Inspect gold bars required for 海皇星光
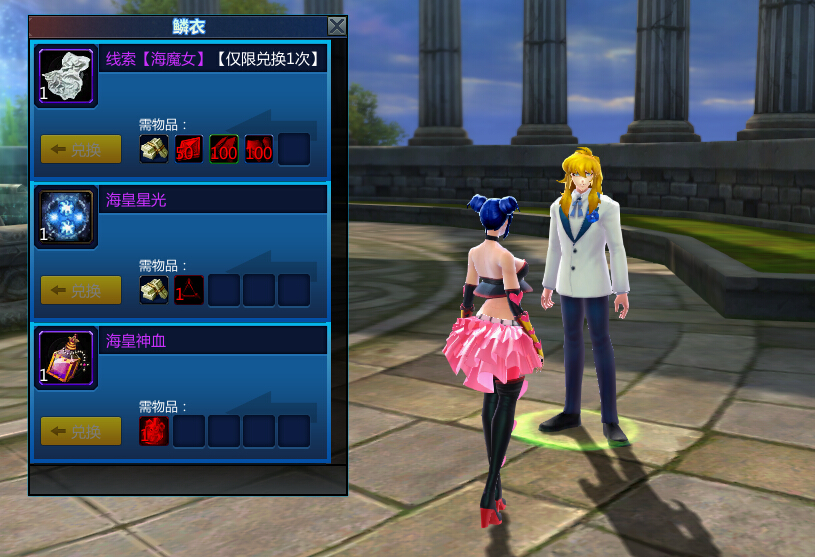Screen dimensions: 815x557 coord(154,291)
